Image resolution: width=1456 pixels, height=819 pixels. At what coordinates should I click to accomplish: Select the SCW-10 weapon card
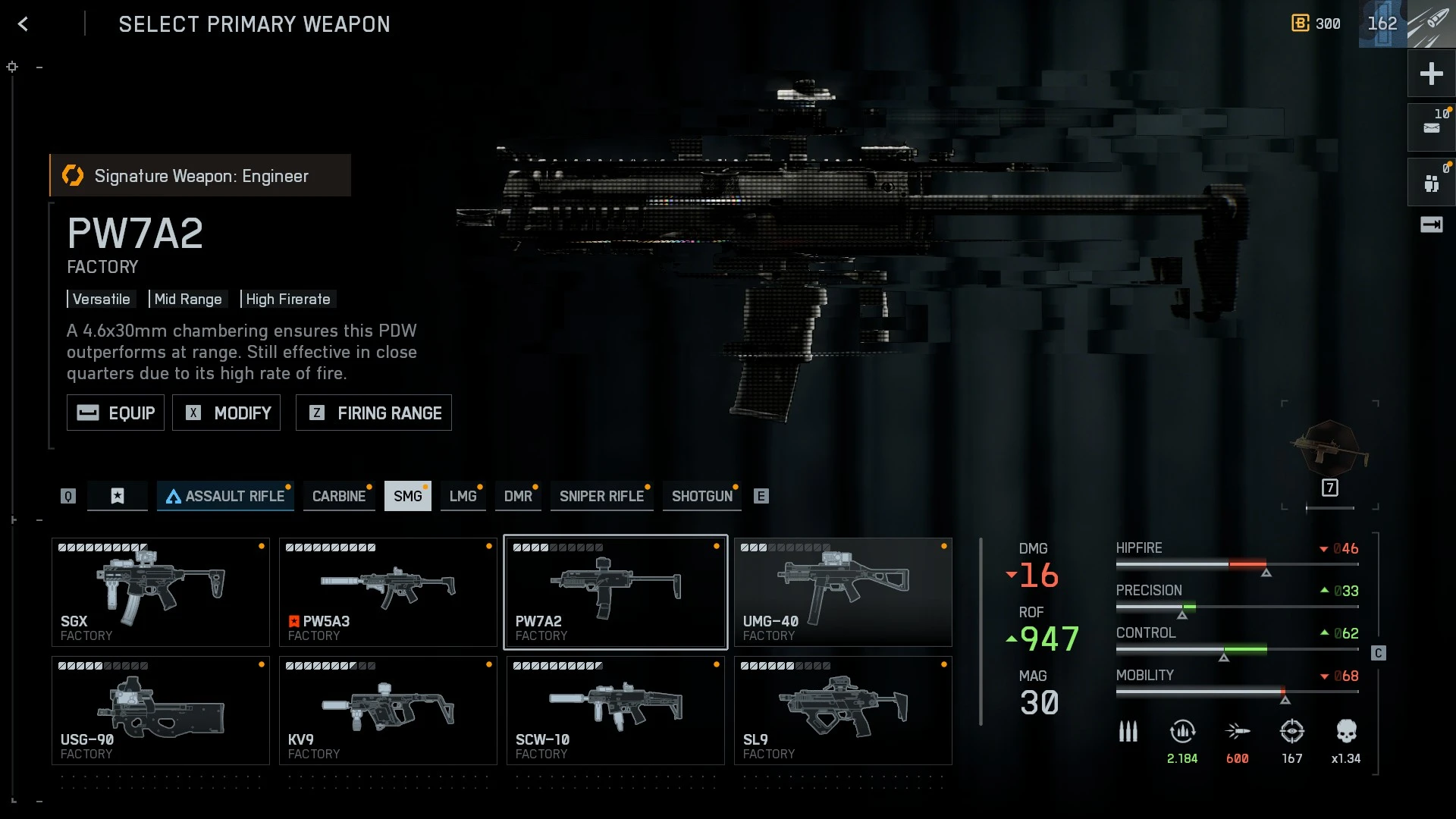coord(616,711)
